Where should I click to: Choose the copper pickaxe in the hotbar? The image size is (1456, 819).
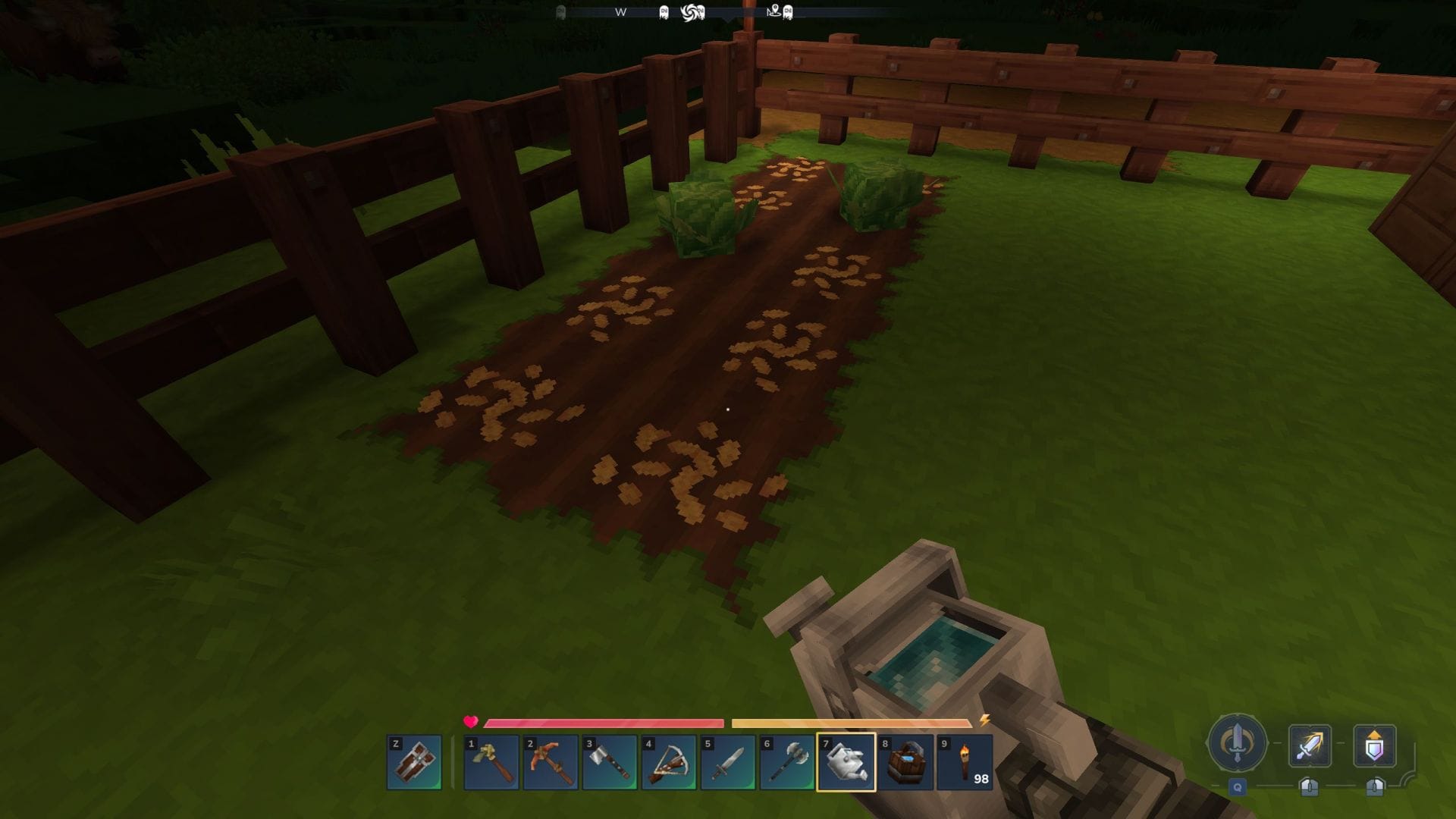click(551, 762)
